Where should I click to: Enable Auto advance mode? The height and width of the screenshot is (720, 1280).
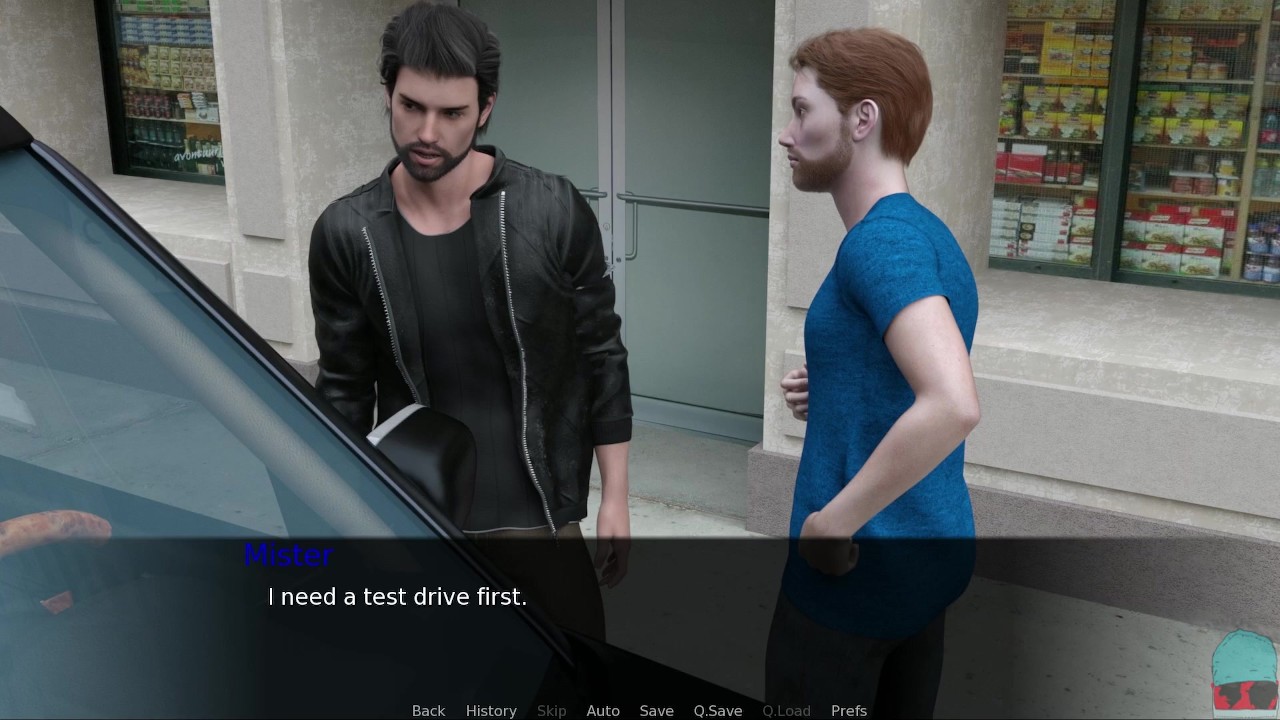point(603,710)
